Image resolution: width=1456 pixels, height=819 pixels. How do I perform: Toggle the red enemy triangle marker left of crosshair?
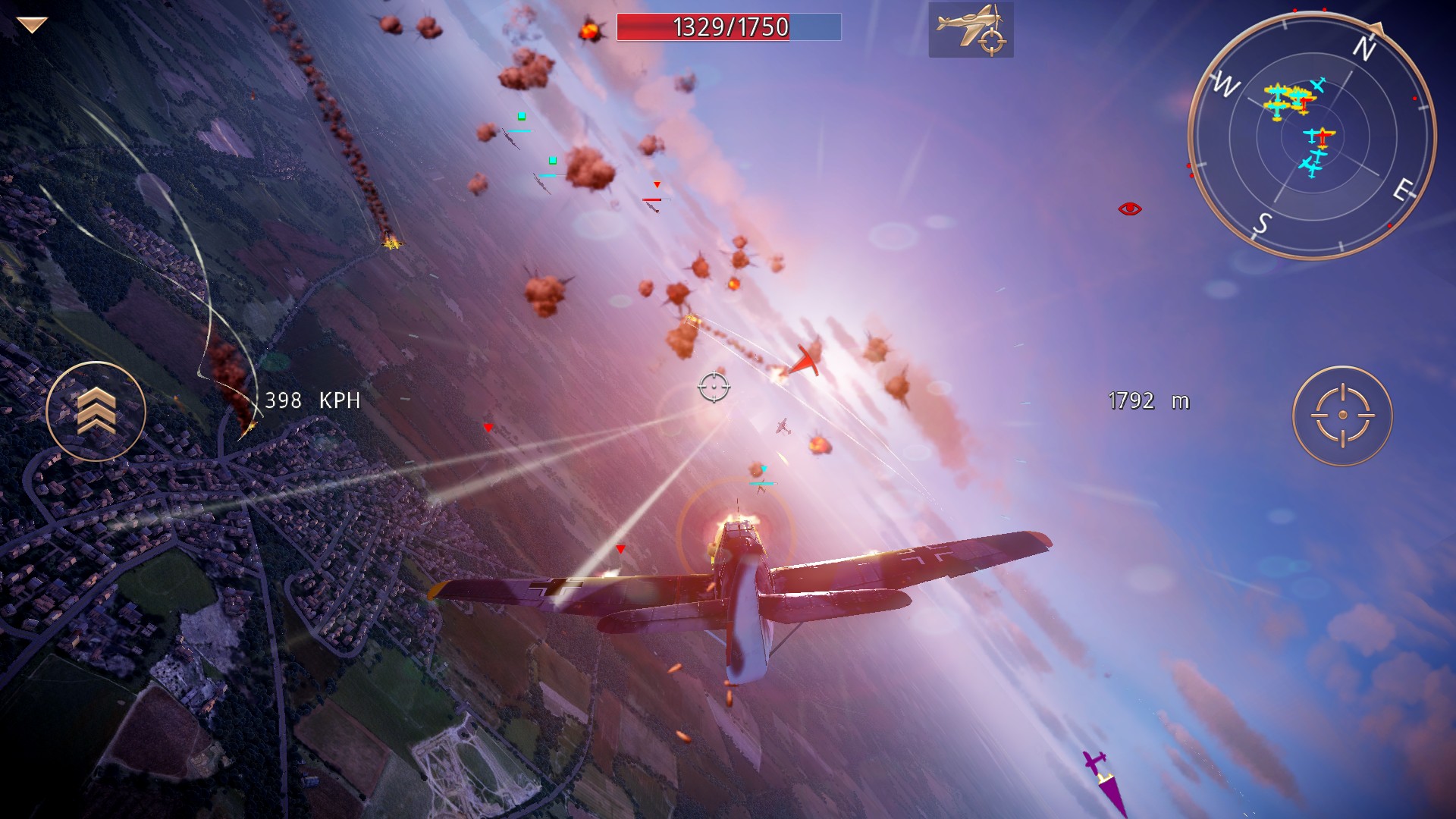point(488,426)
